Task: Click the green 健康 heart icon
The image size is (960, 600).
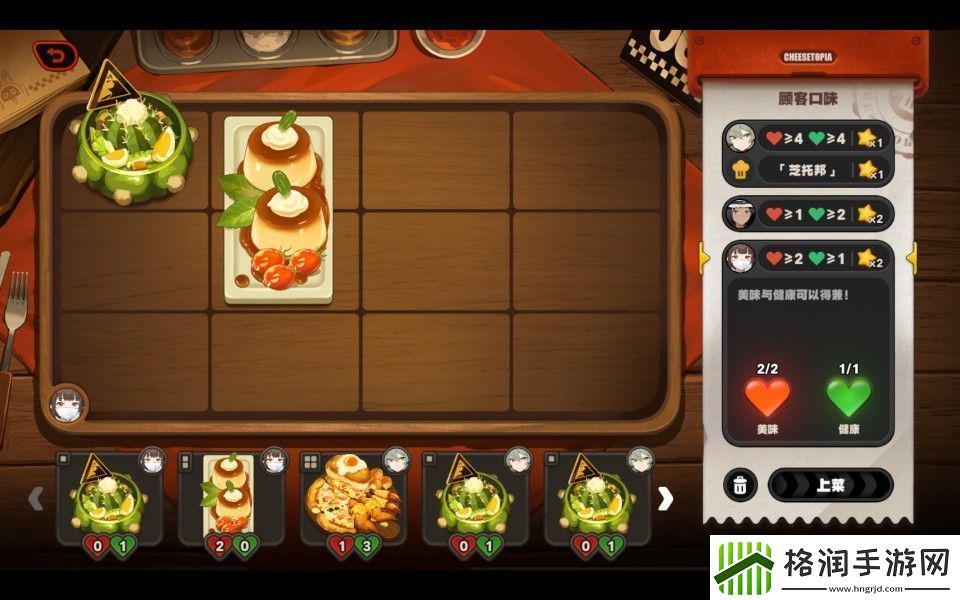Action: (x=848, y=397)
